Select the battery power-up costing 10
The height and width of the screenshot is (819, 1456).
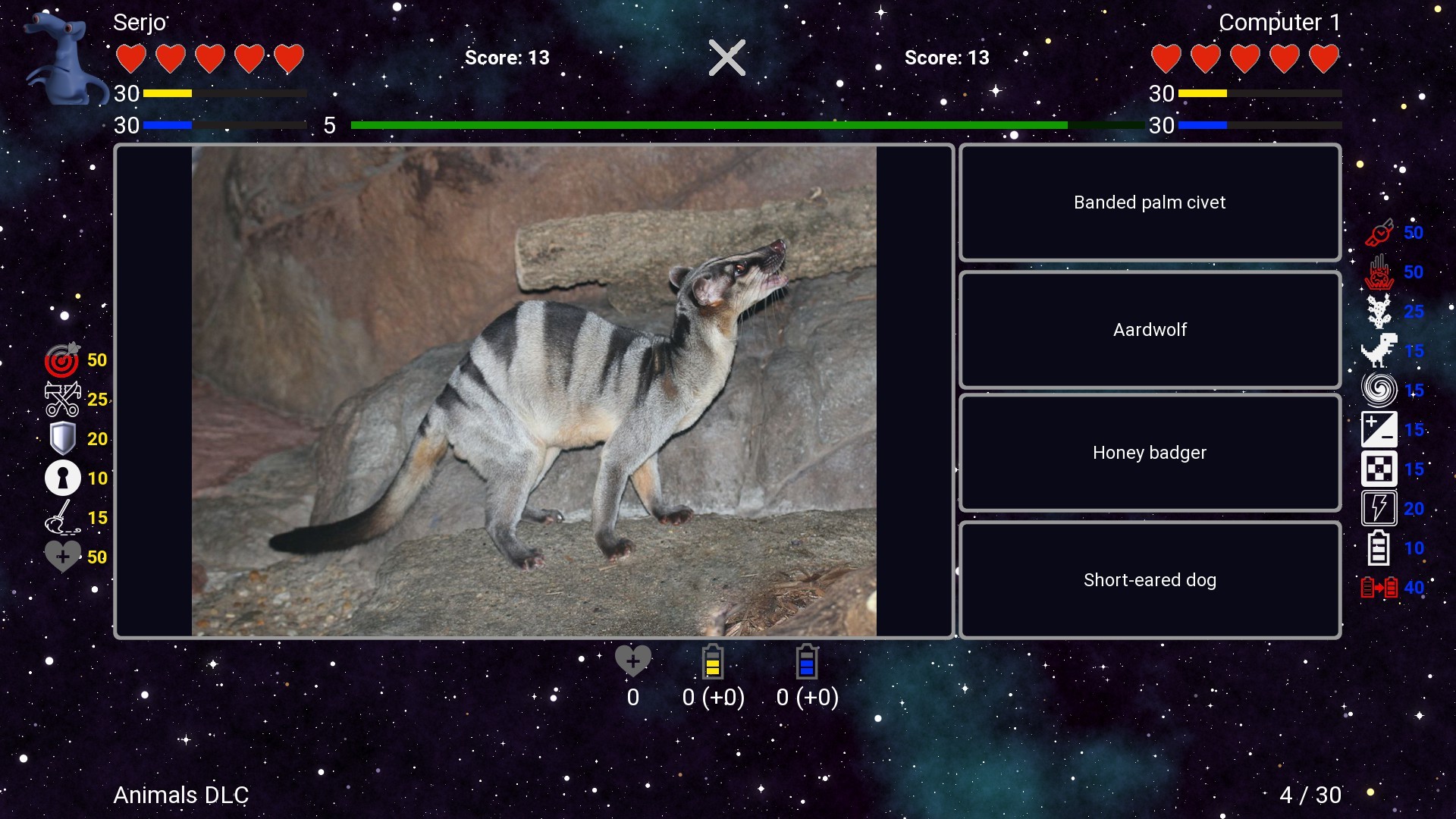1379,548
